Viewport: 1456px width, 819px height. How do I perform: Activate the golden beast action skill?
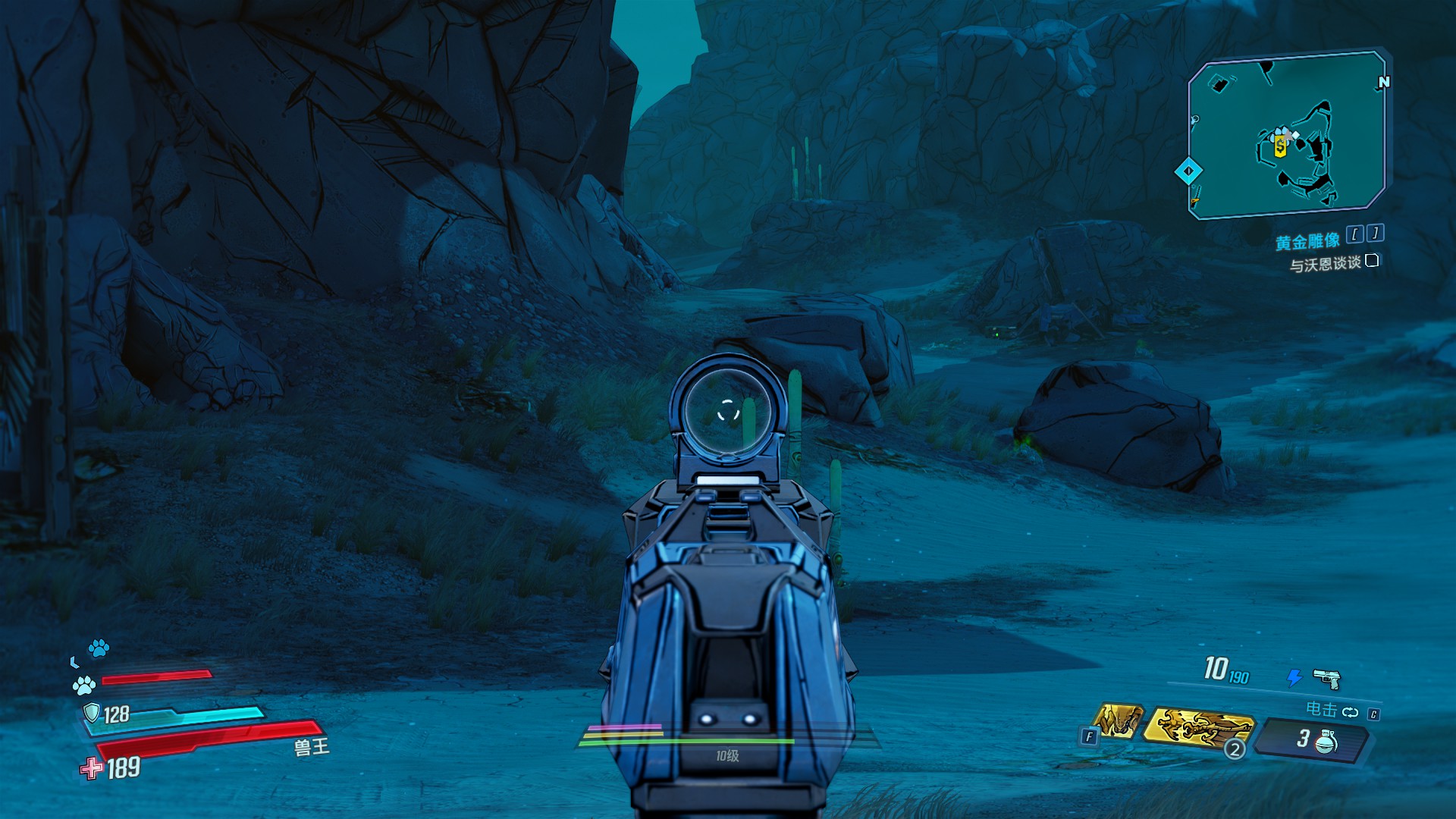[1198, 726]
